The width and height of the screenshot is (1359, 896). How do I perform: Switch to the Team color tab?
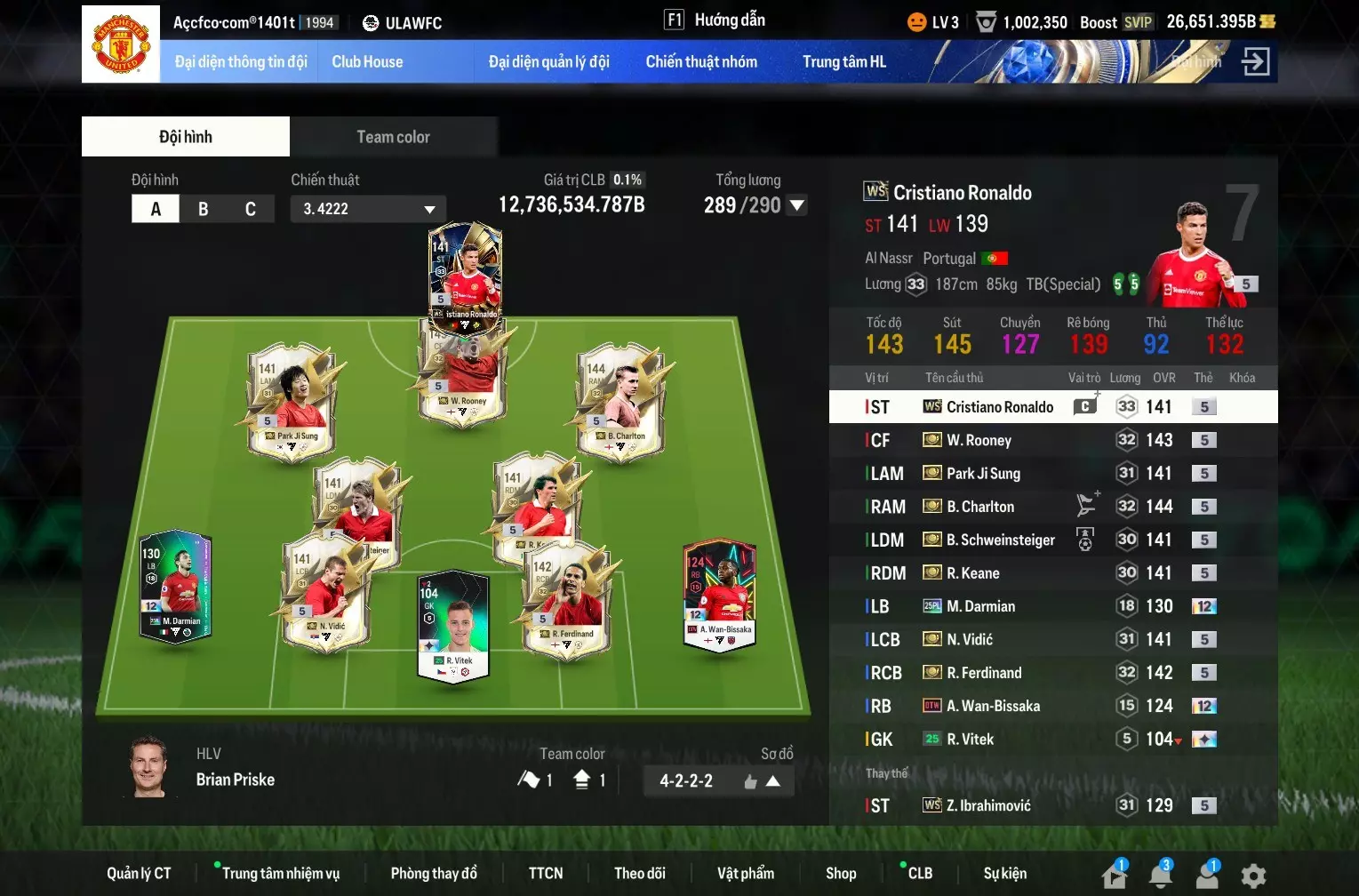click(393, 137)
